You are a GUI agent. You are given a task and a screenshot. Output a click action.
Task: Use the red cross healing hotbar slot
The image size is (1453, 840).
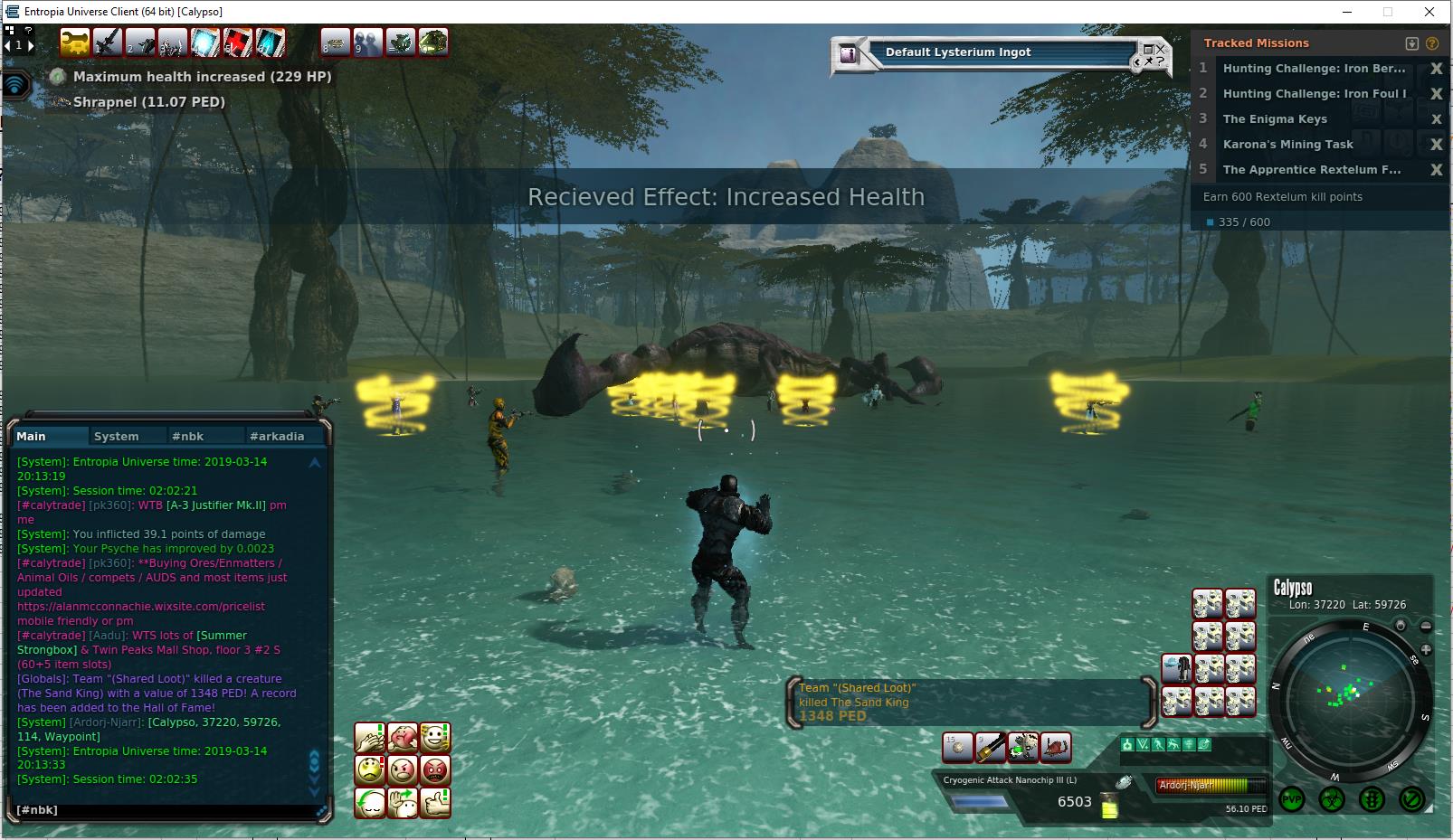click(238, 42)
